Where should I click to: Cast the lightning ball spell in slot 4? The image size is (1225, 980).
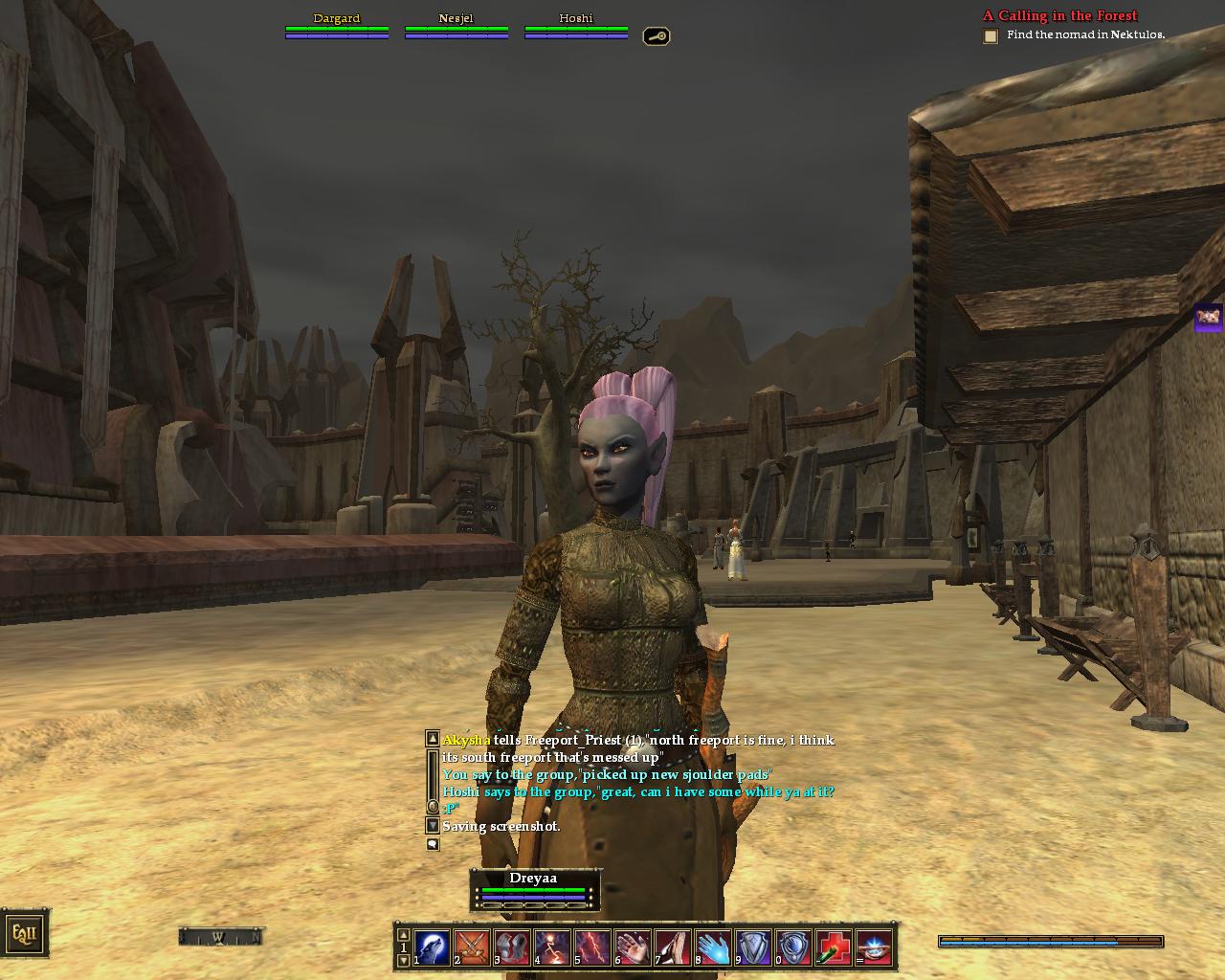(x=552, y=947)
